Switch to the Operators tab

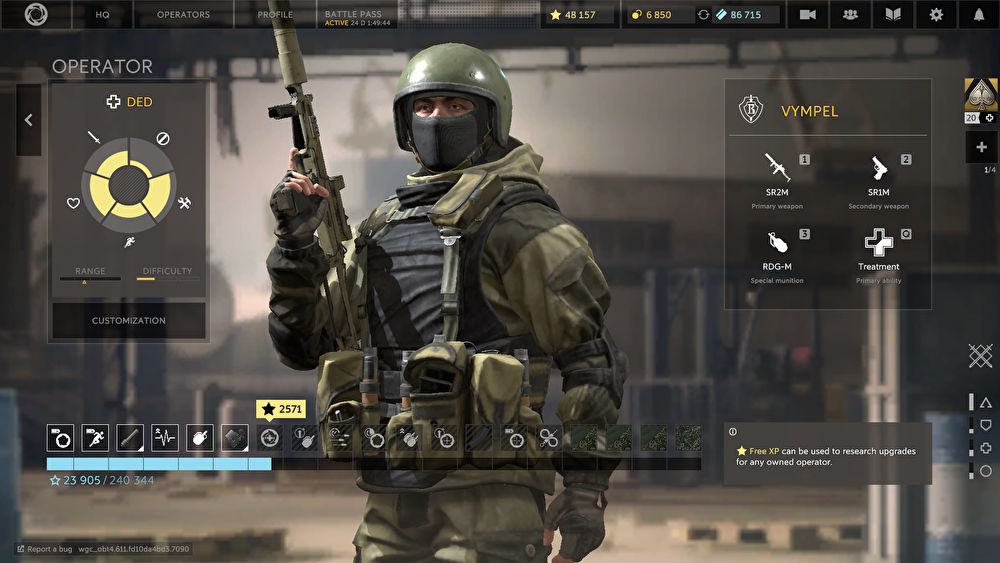point(183,15)
